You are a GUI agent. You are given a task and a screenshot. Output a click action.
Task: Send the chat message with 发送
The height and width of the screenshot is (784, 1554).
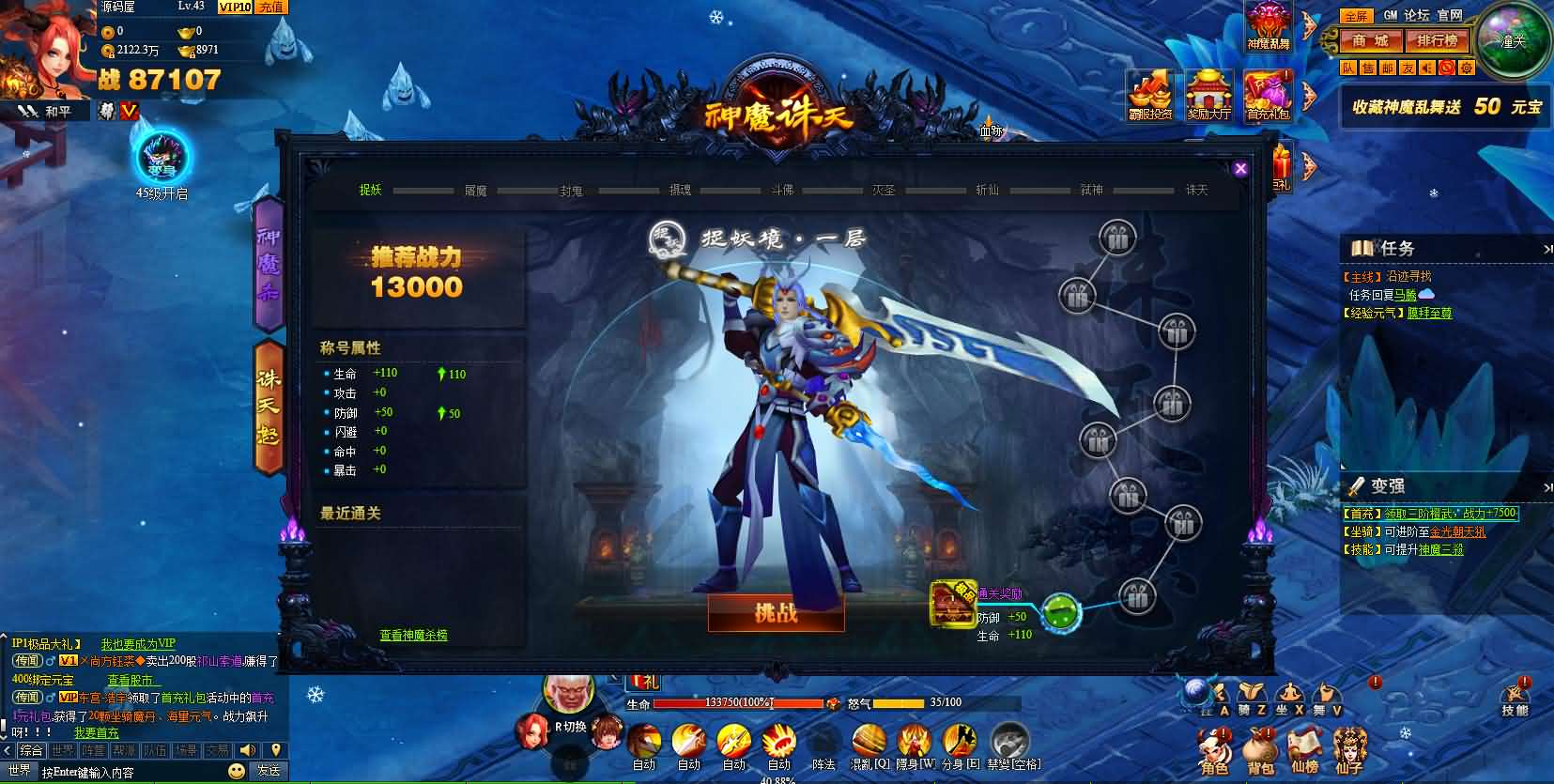pyautogui.click(x=269, y=771)
